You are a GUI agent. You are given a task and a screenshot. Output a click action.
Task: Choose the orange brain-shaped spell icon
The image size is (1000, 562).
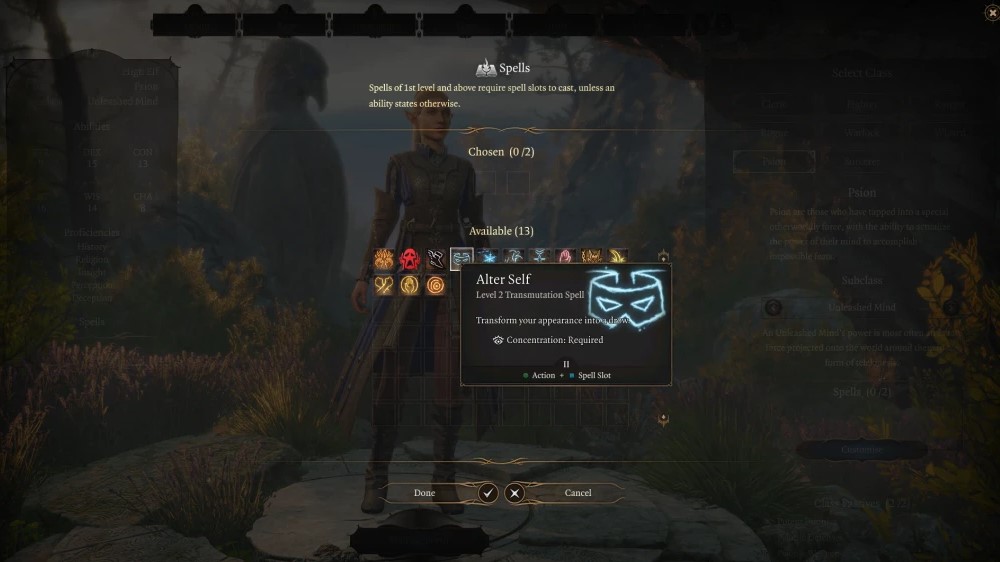[383, 260]
